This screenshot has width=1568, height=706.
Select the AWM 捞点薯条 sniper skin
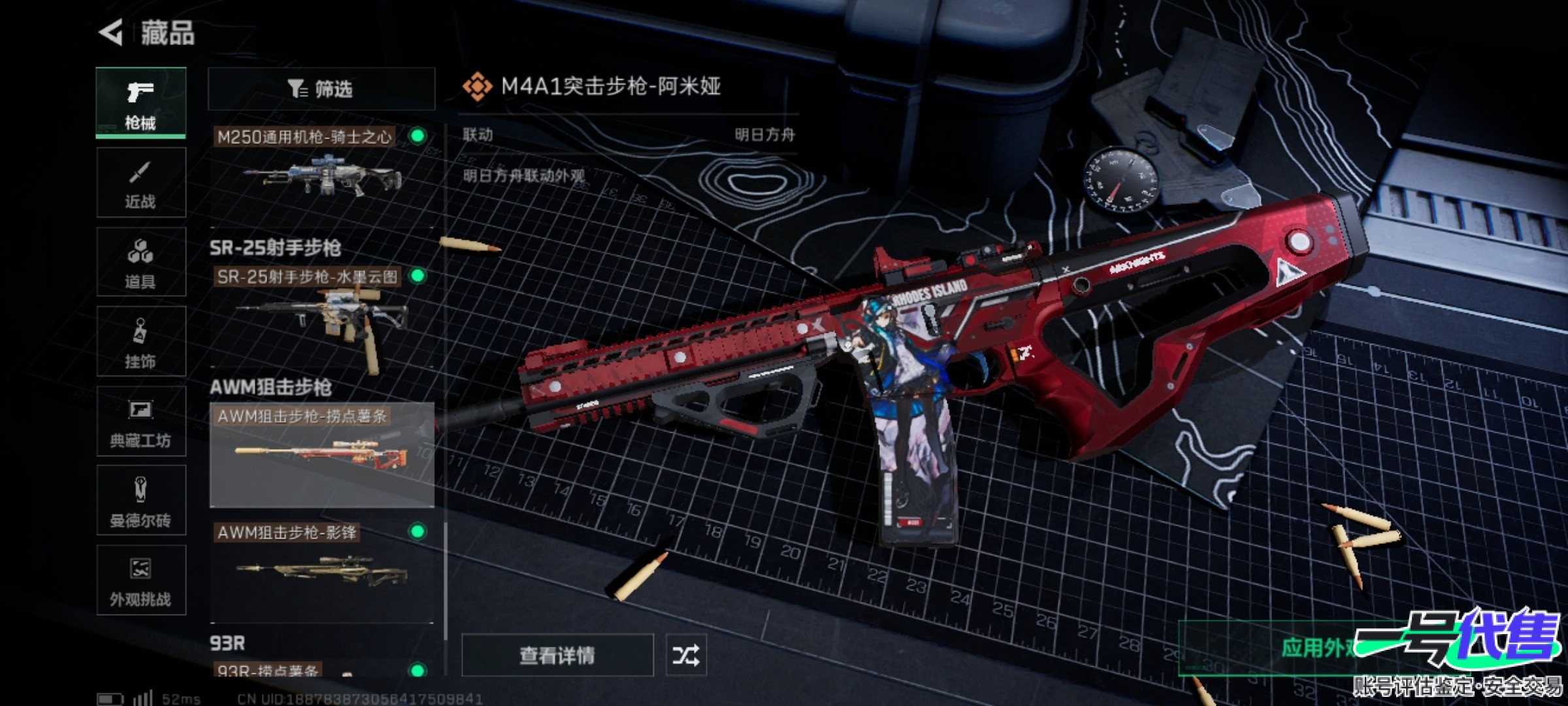pyautogui.click(x=321, y=454)
